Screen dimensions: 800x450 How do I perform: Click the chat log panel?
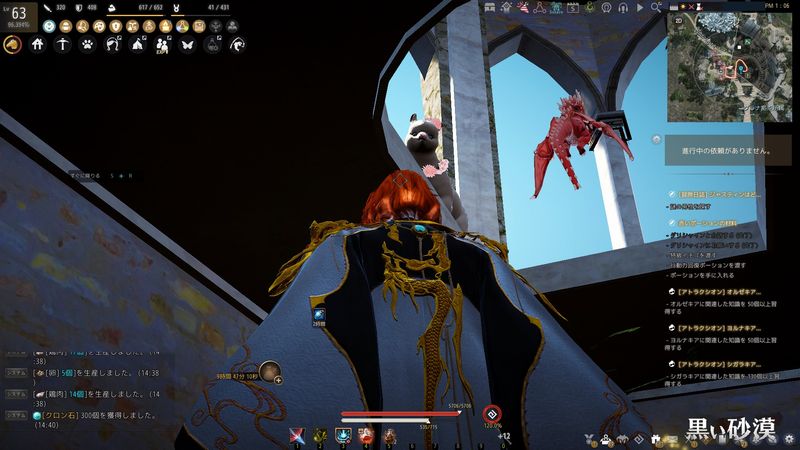pyautogui.click(x=90, y=384)
